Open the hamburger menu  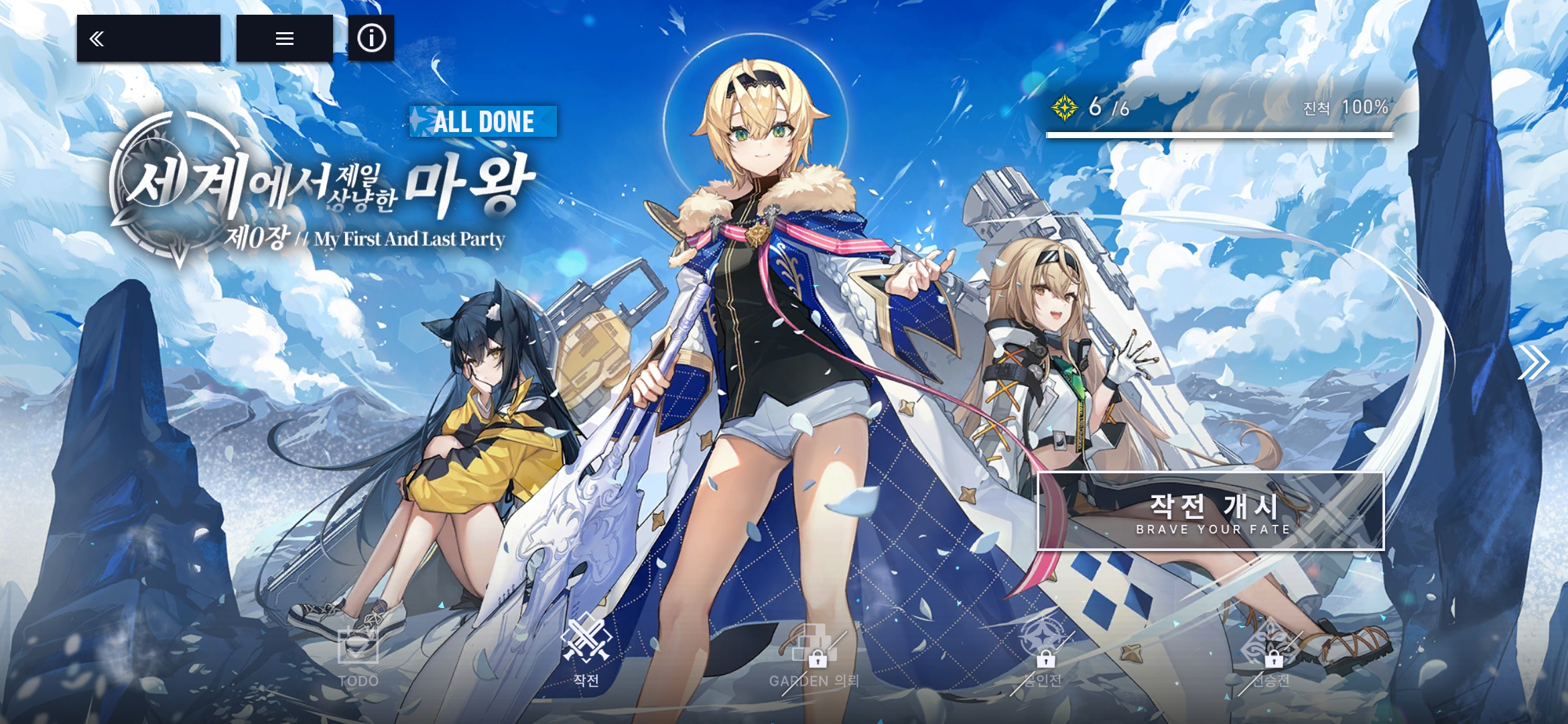(x=285, y=39)
